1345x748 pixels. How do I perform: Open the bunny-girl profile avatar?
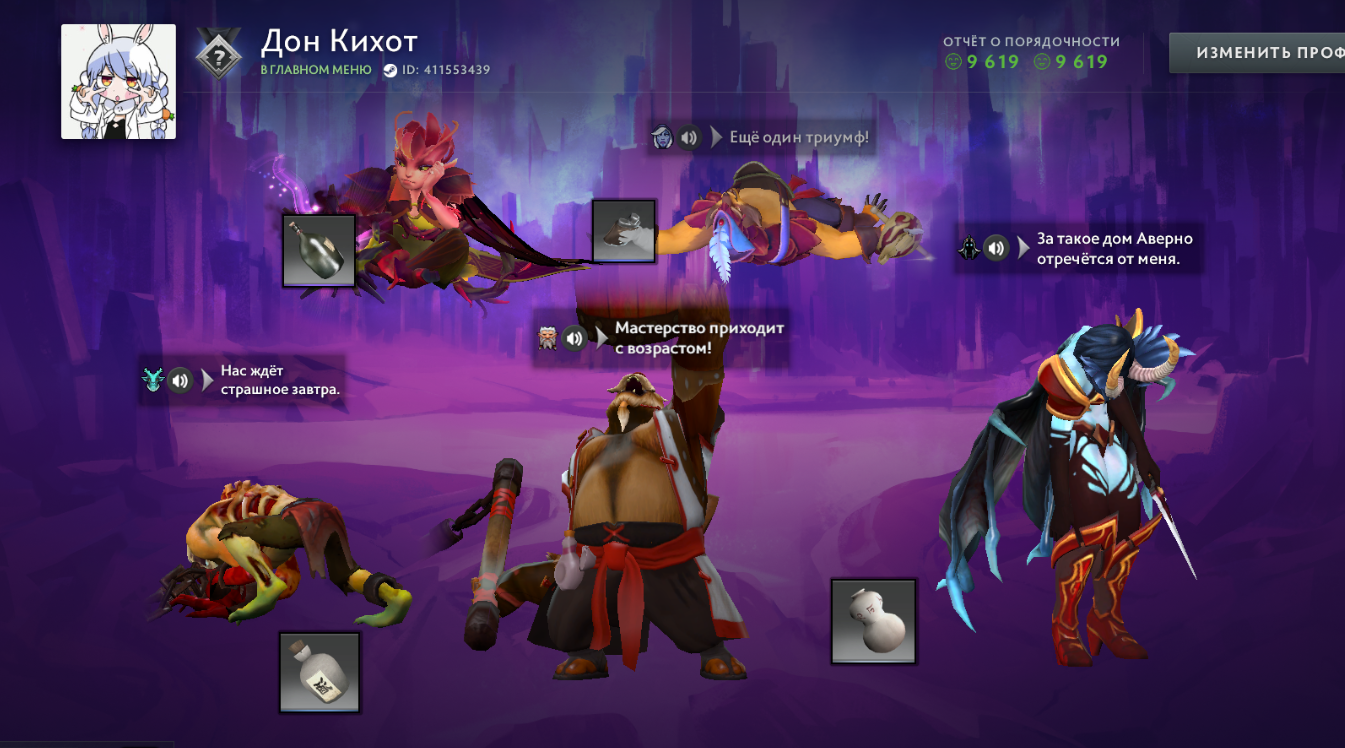pyautogui.click(x=119, y=82)
